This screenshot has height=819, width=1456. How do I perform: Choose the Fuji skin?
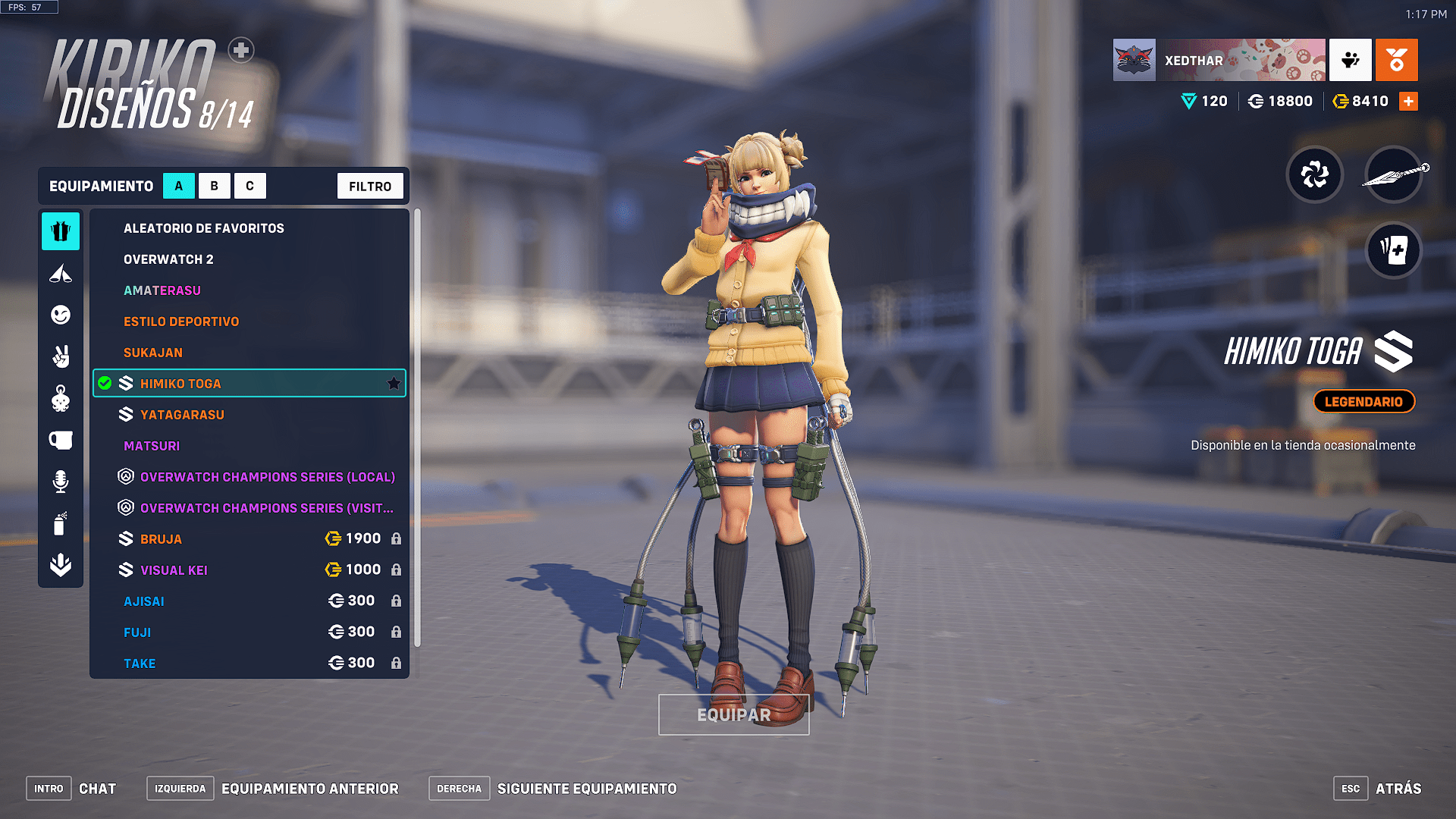click(x=137, y=632)
